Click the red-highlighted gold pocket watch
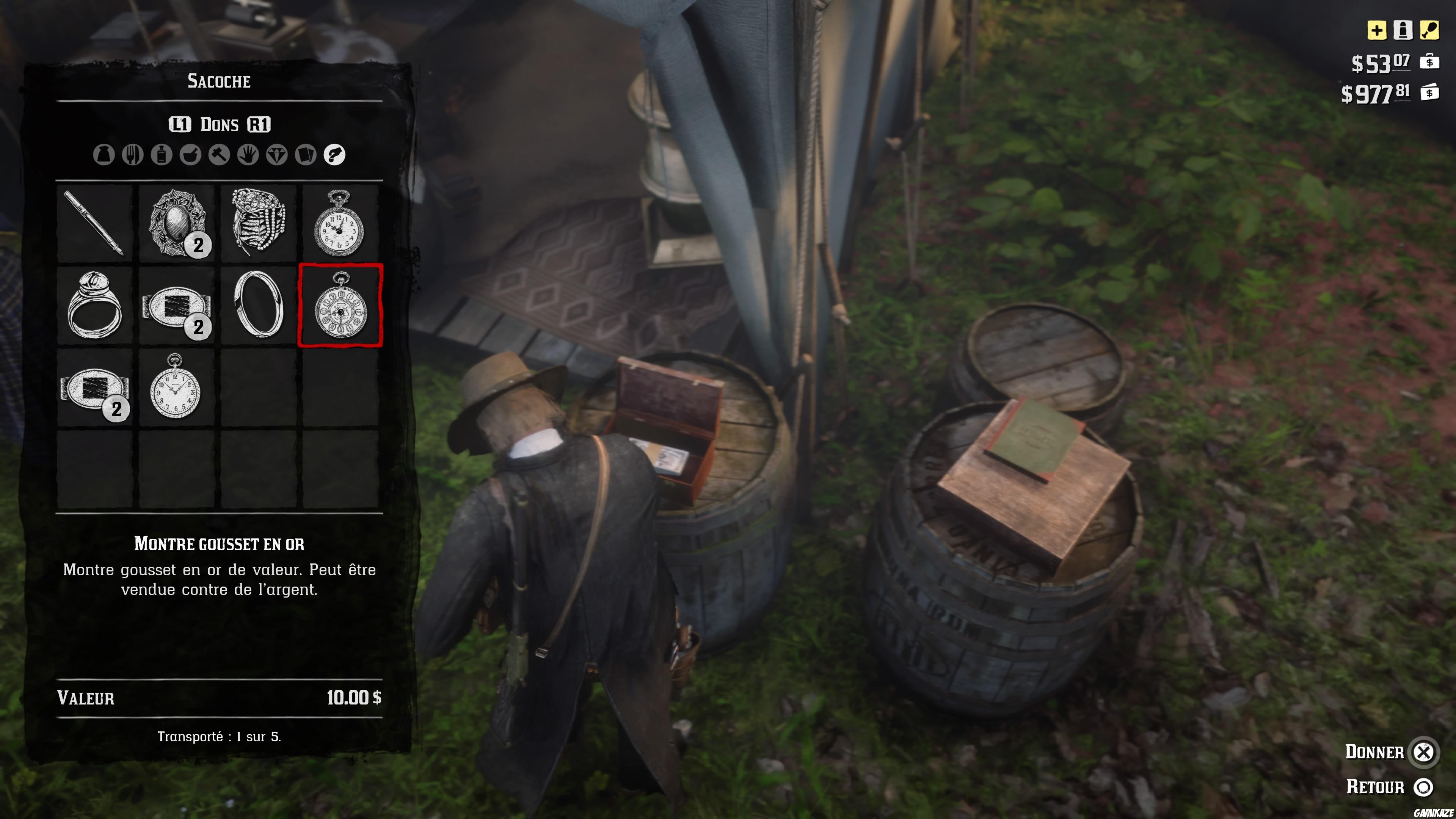Image resolution: width=1456 pixels, height=819 pixels. click(x=340, y=305)
